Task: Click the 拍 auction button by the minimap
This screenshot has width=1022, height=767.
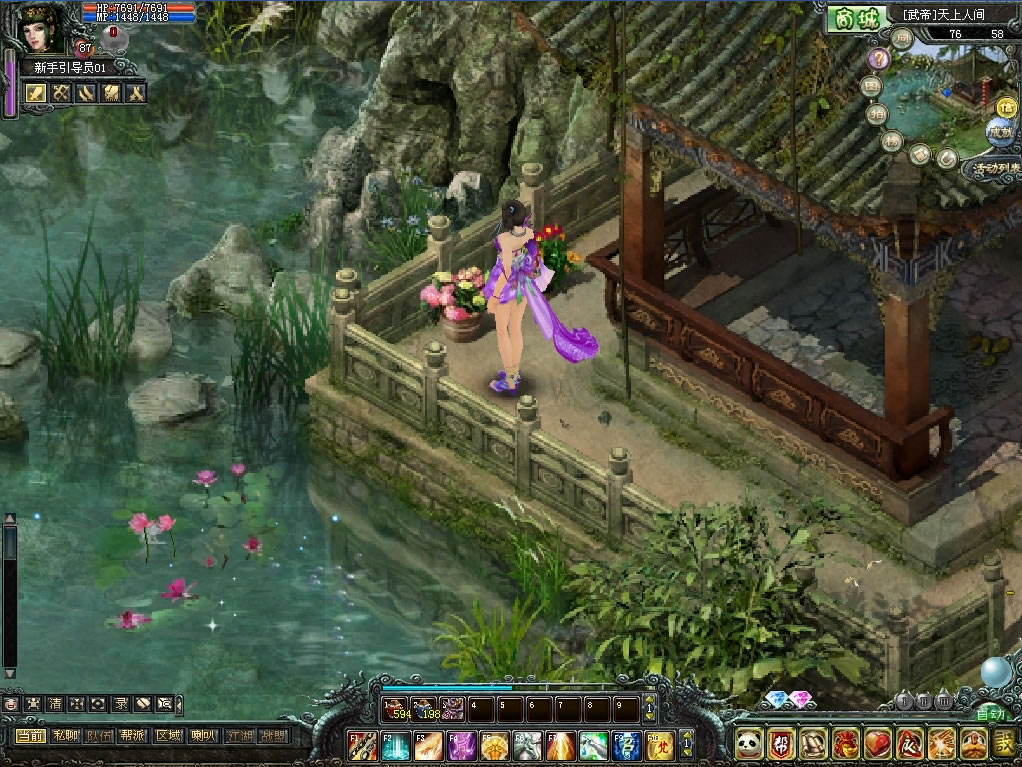Action: (879, 113)
